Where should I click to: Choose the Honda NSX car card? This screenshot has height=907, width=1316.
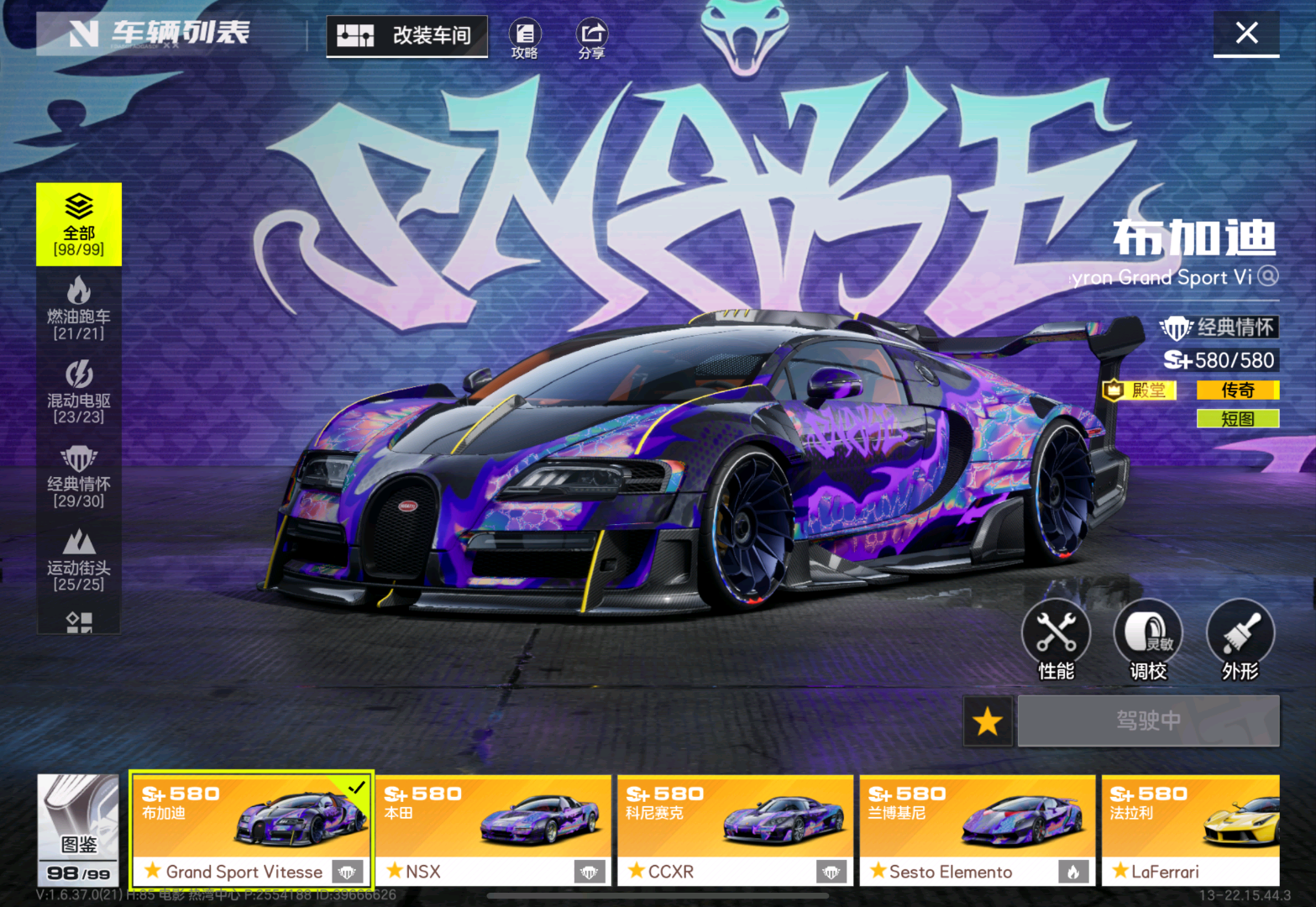pyautogui.click(x=493, y=829)
